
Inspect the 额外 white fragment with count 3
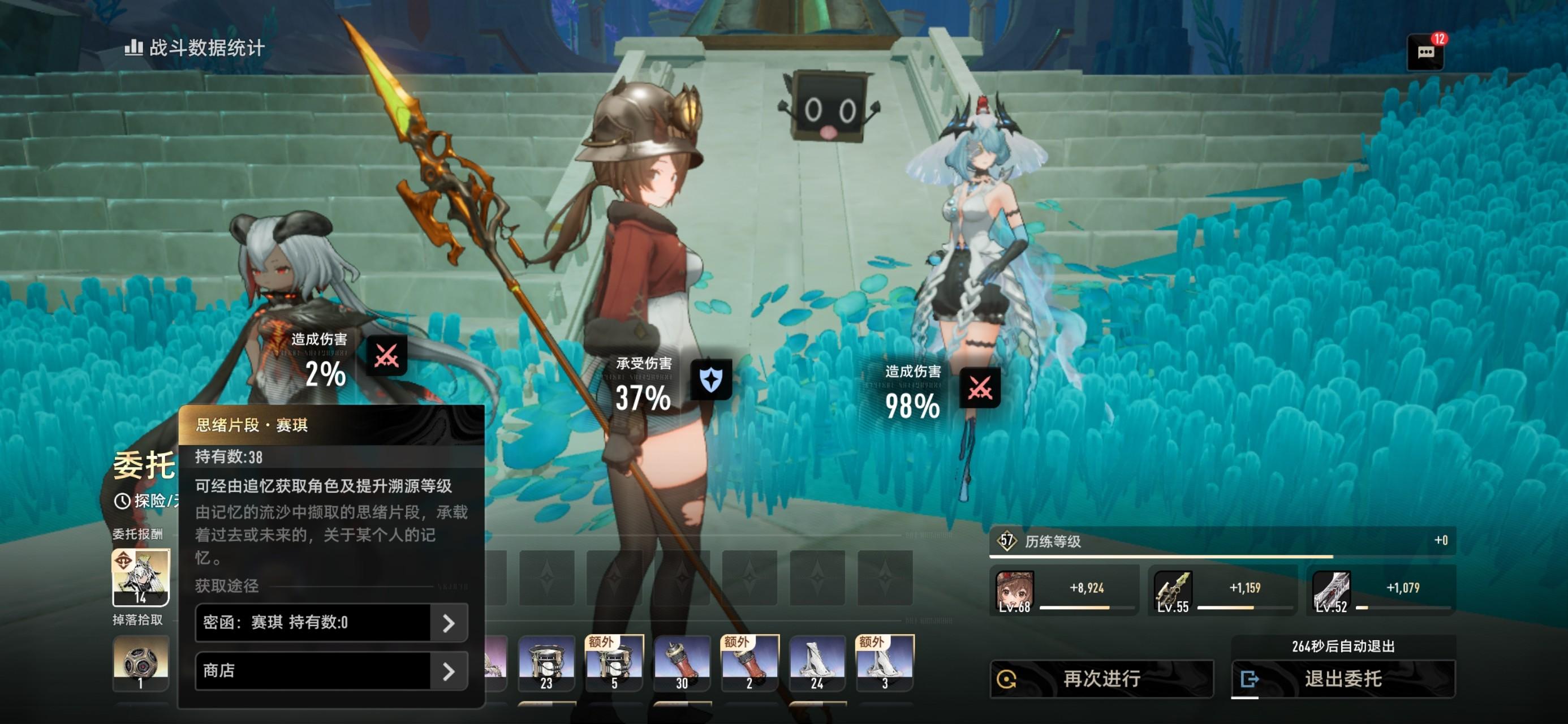(885, 663)
